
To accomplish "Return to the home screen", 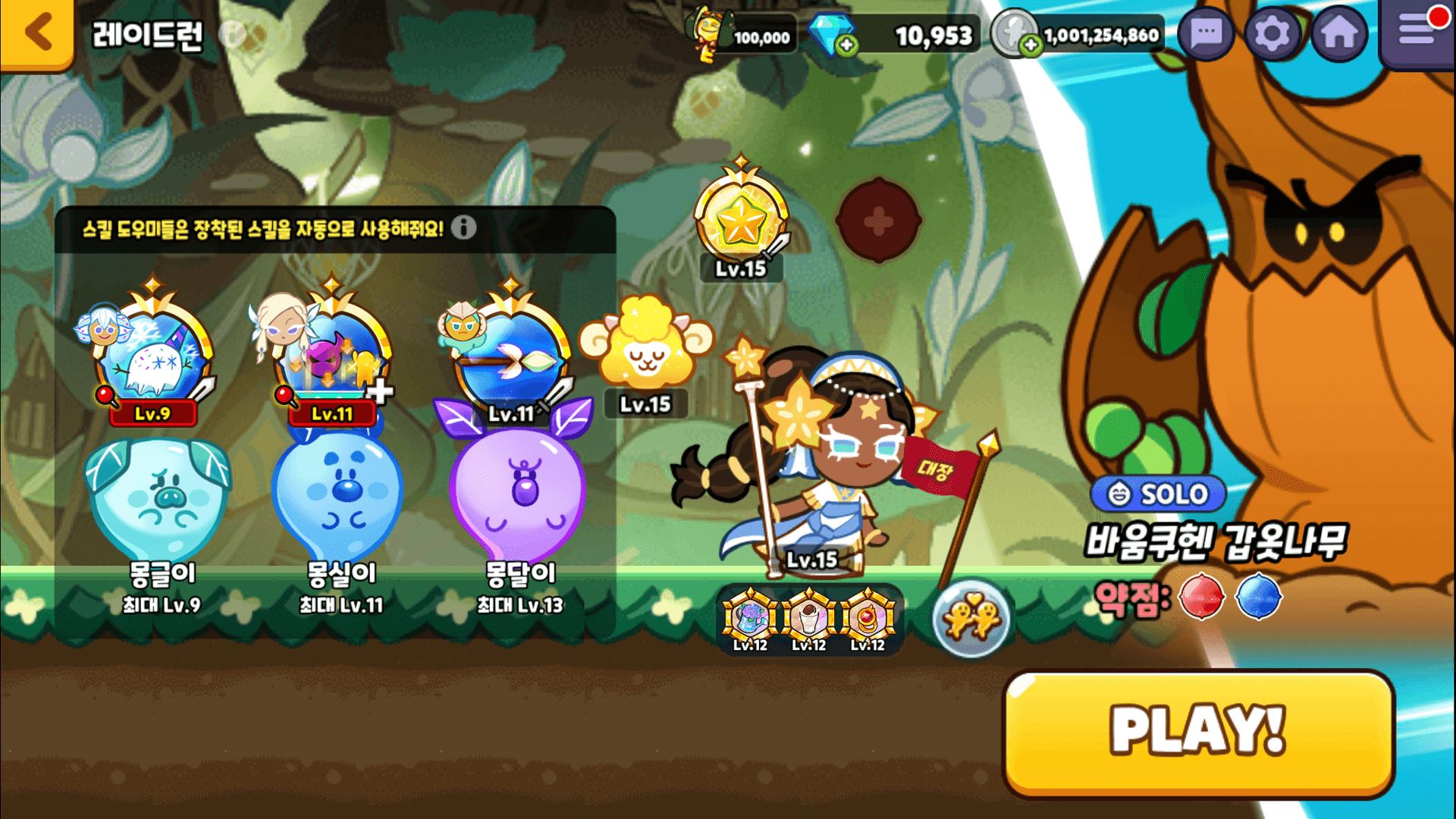I will coord(1338,34).
